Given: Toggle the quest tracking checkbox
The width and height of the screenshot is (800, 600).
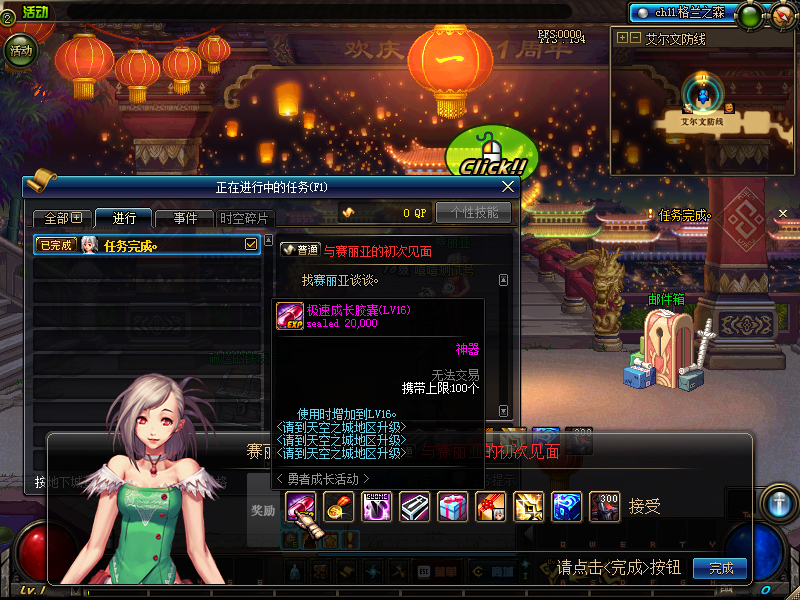Looking at the screenshot, I should [x=251, y=244].
